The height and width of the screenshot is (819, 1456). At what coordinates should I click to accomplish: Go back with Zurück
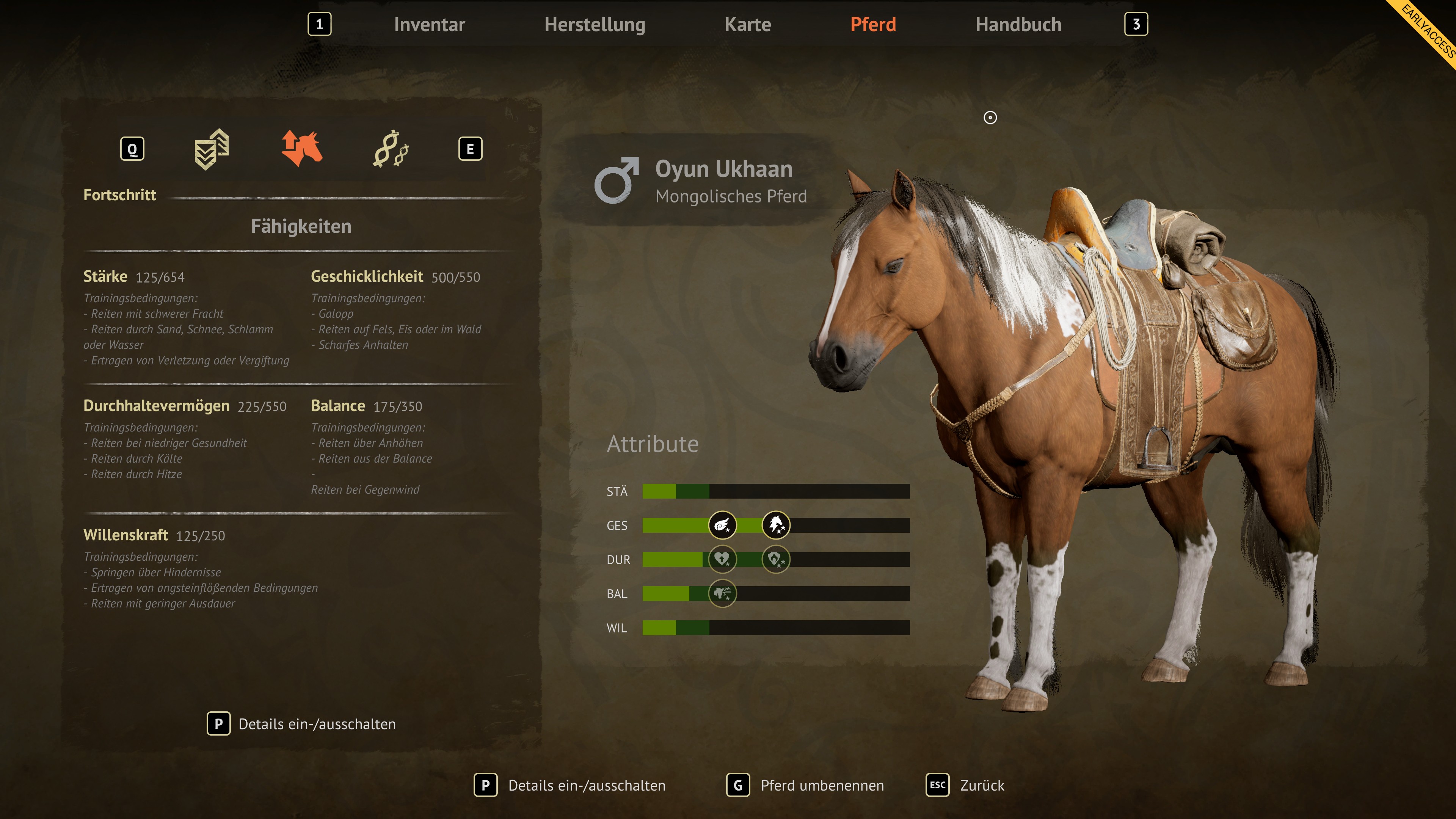965,785
